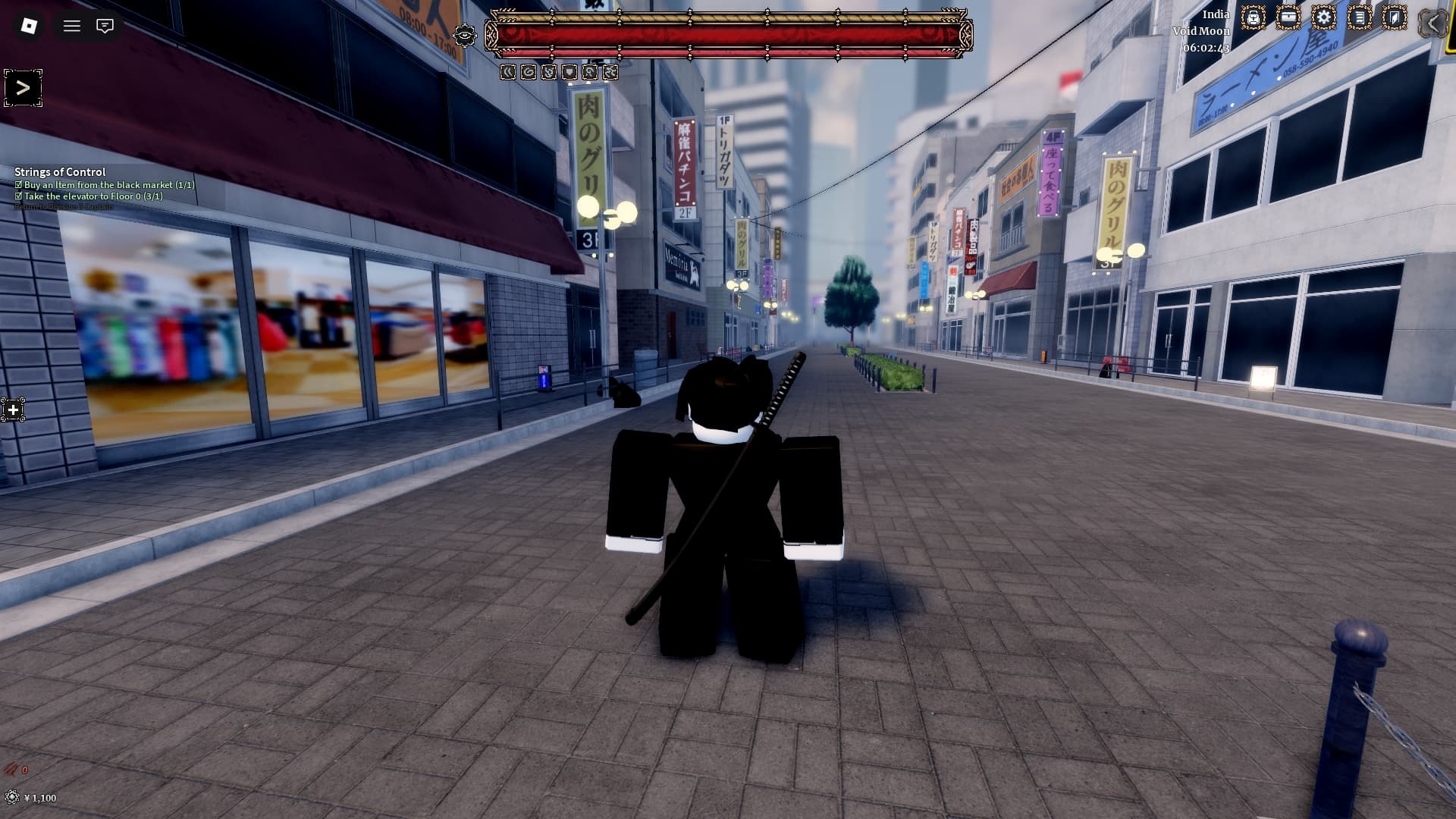The width and height of the screenshot is (1456, 819).
Task: Select the Strings of Control quest tracker
Action: point(60,172)
